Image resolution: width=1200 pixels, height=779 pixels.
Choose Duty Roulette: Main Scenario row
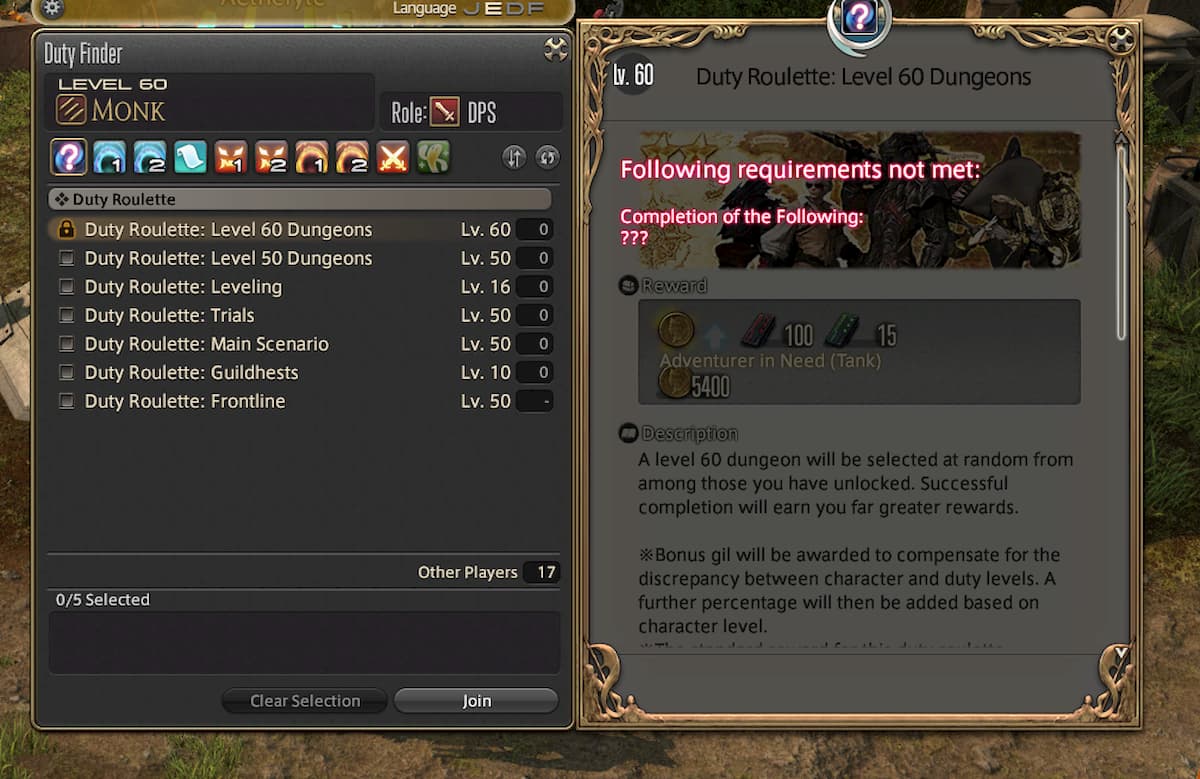pyautogui.click(x=206, y=344)
